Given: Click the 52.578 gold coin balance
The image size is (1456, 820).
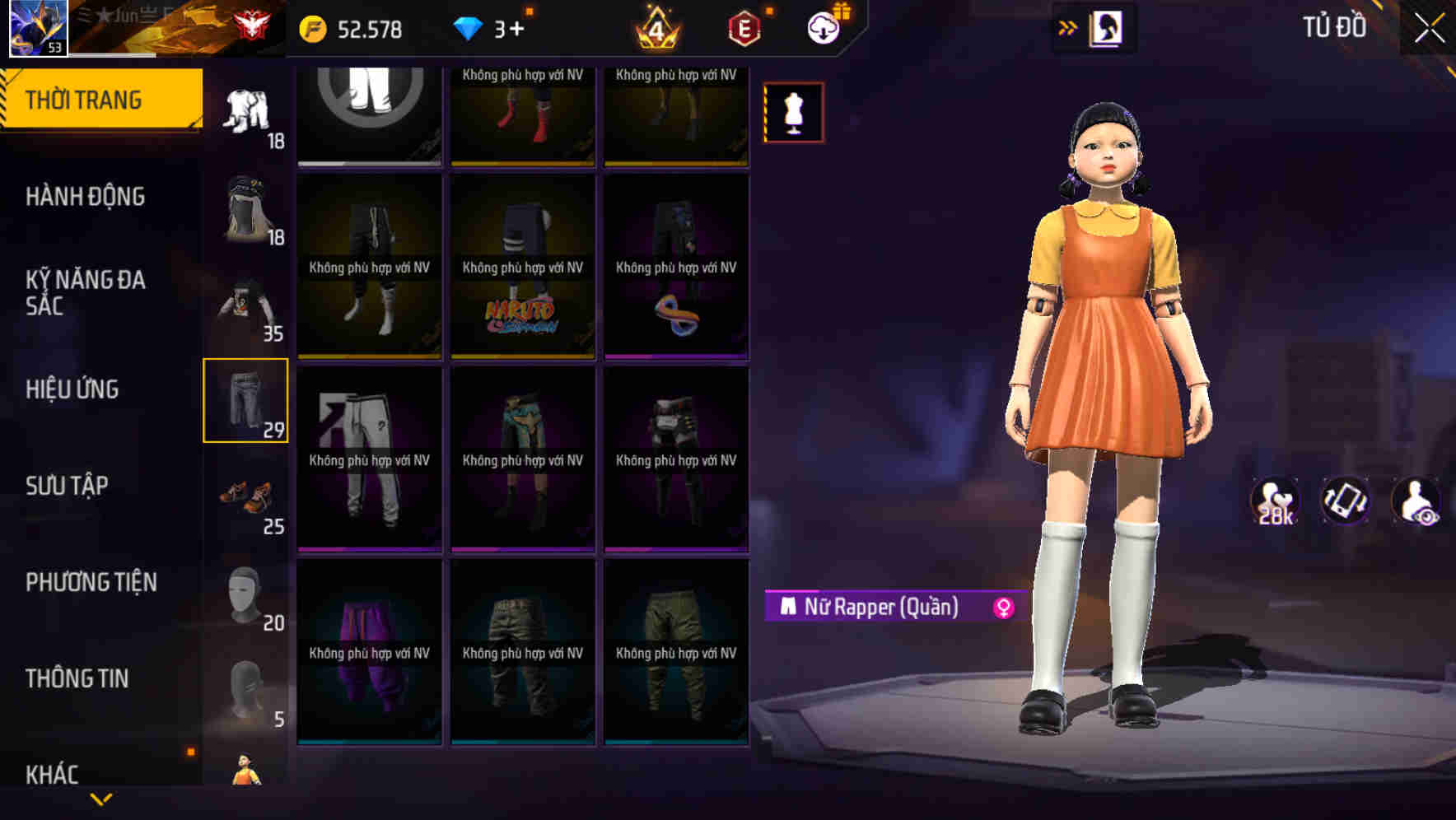Looking at the screenshot, I should [349, 27].
